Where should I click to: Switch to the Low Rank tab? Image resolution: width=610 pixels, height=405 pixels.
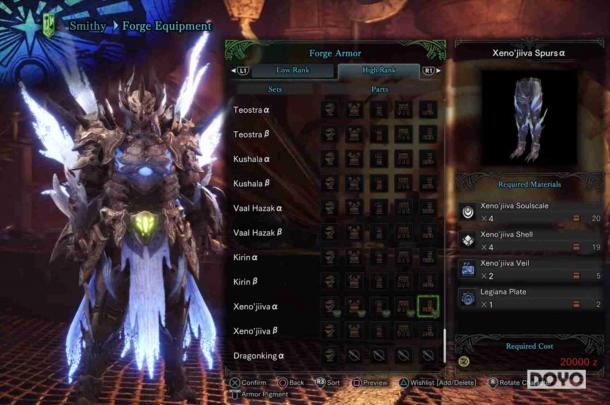293,71
